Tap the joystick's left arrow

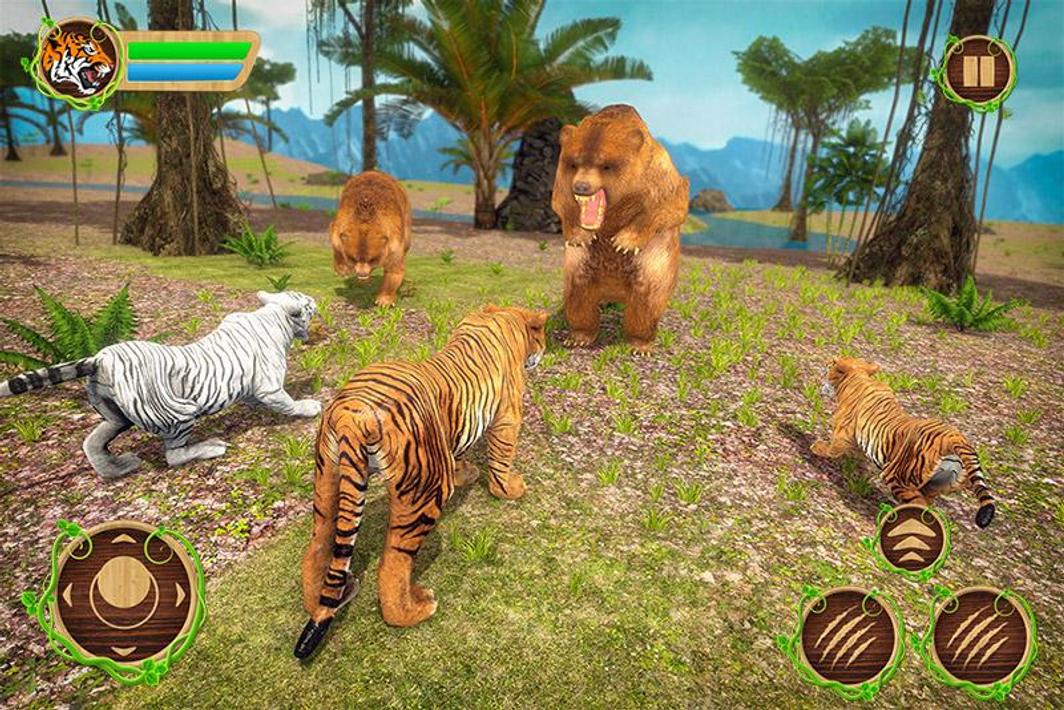pyautogui.click(x=67, y=593)
